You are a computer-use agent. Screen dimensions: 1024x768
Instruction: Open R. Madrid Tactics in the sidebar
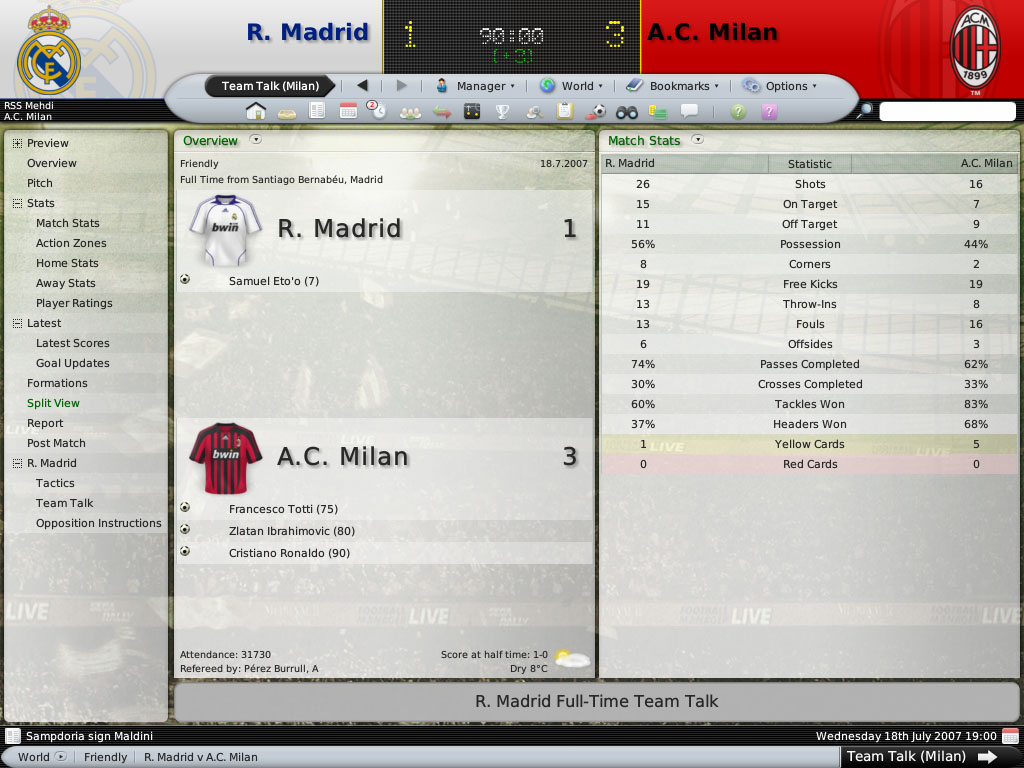[55, 483]
